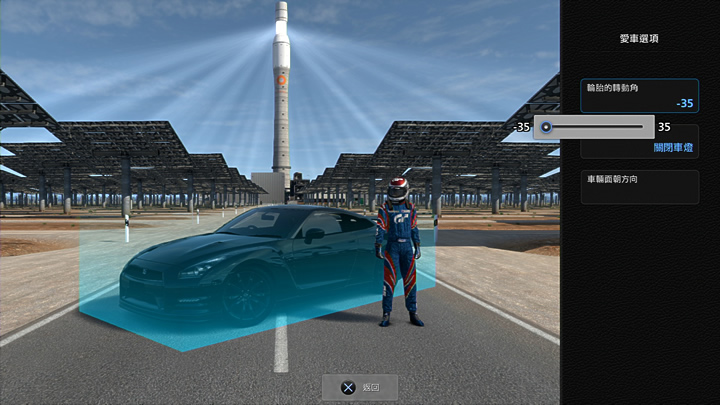The width and height of the screenshot is (720, 405).
Task: Toggle the 關閉車燈 headlight setting
Action: coord(674,148)
